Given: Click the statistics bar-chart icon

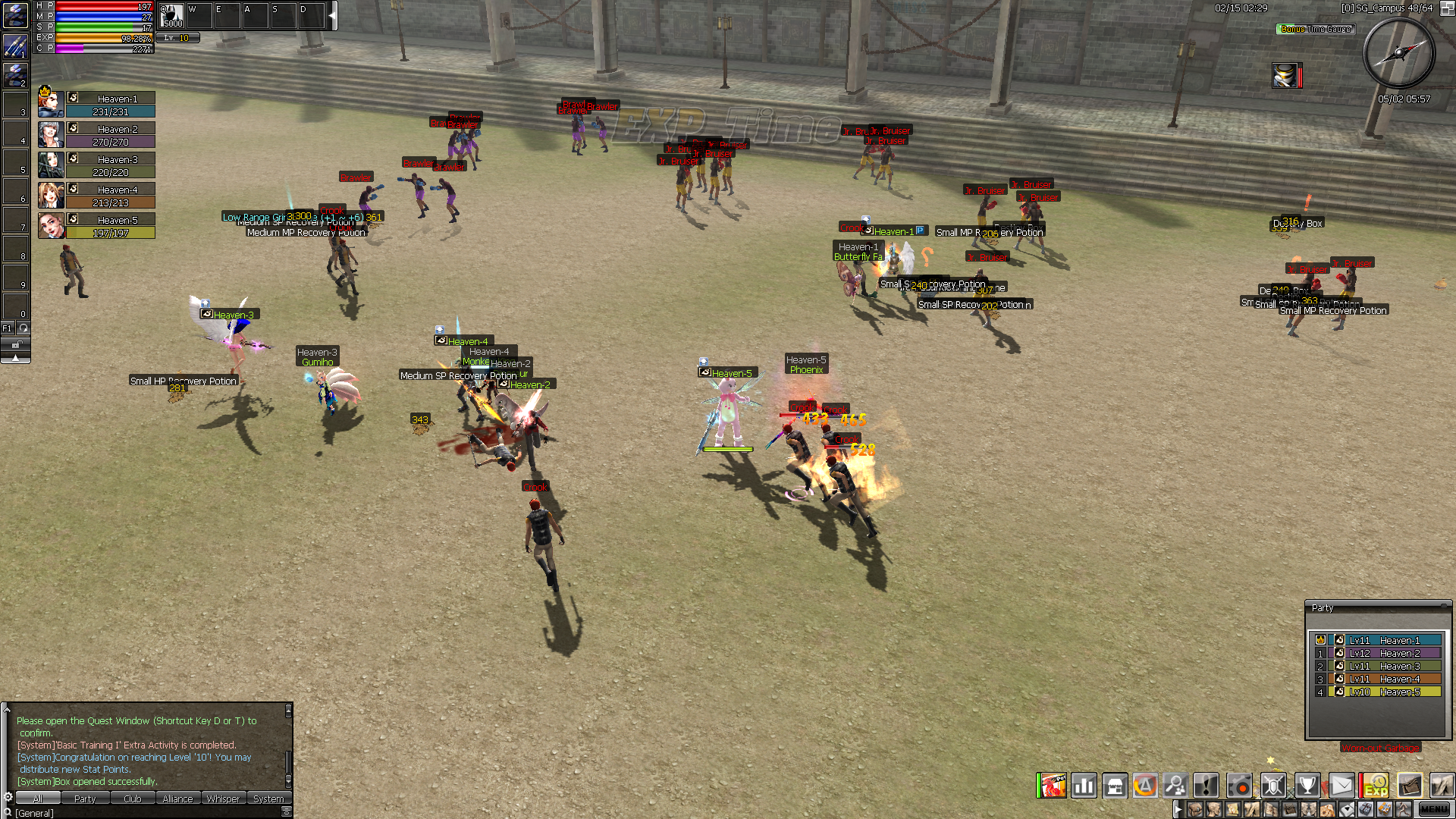Looking at the screenshot, I should tap(1084, 786).
